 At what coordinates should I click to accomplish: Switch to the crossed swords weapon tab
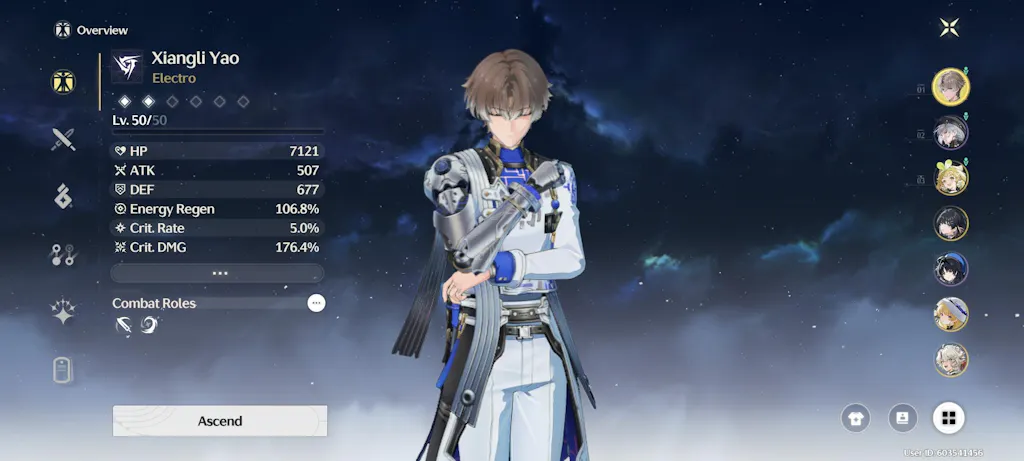point(63,139)
